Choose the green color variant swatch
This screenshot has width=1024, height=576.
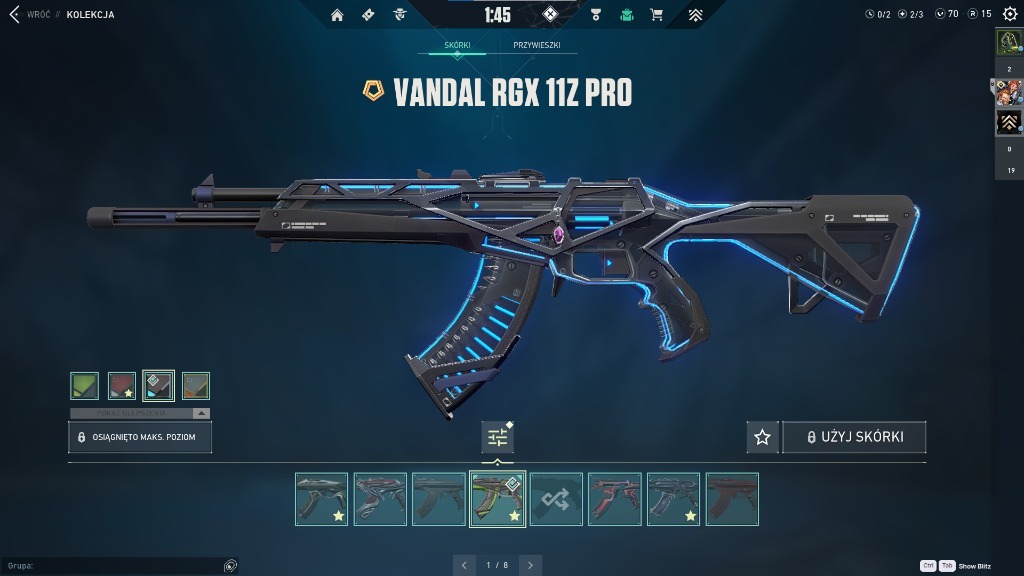coord(85,386)
